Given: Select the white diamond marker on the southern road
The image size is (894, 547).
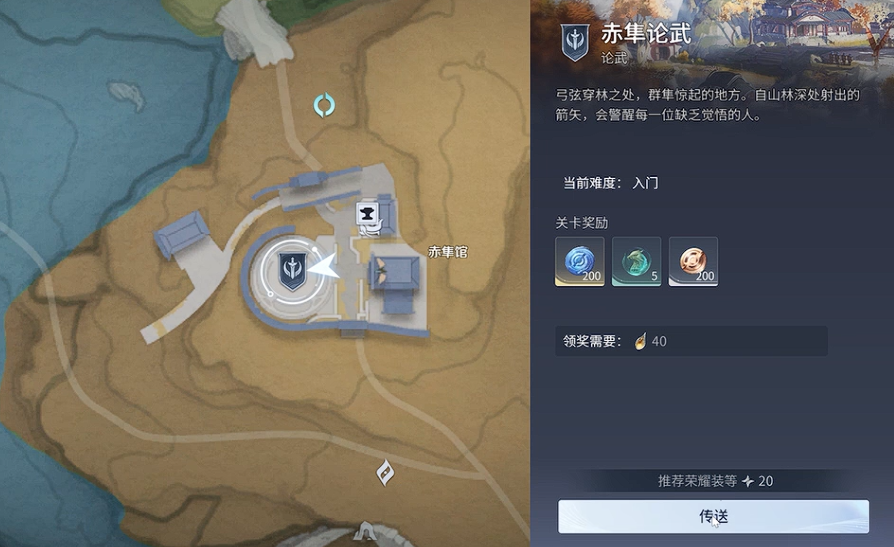Looking at the screenshot, I should click(385, 472).
